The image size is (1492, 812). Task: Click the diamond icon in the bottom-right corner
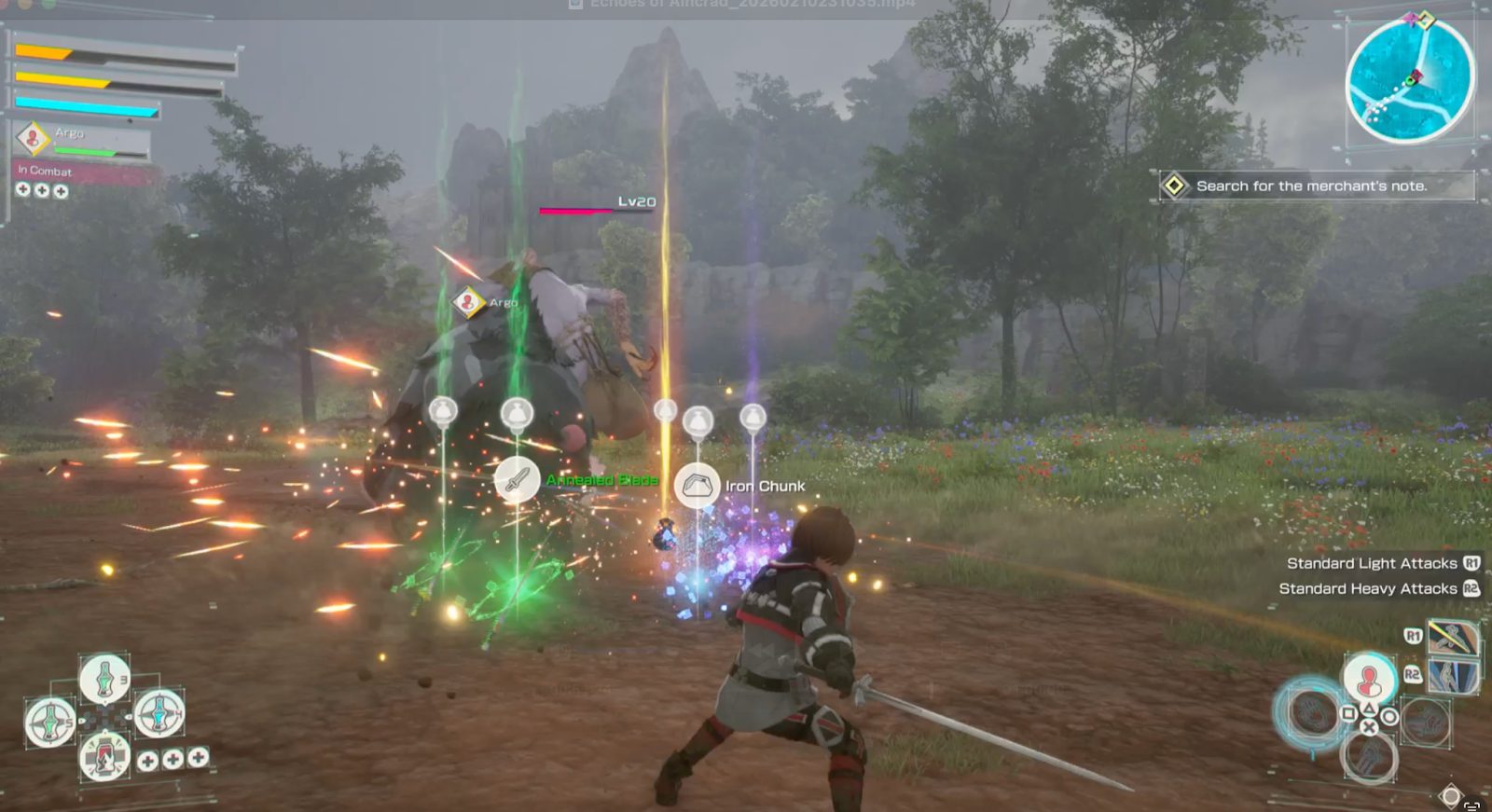coord(1450,796)
